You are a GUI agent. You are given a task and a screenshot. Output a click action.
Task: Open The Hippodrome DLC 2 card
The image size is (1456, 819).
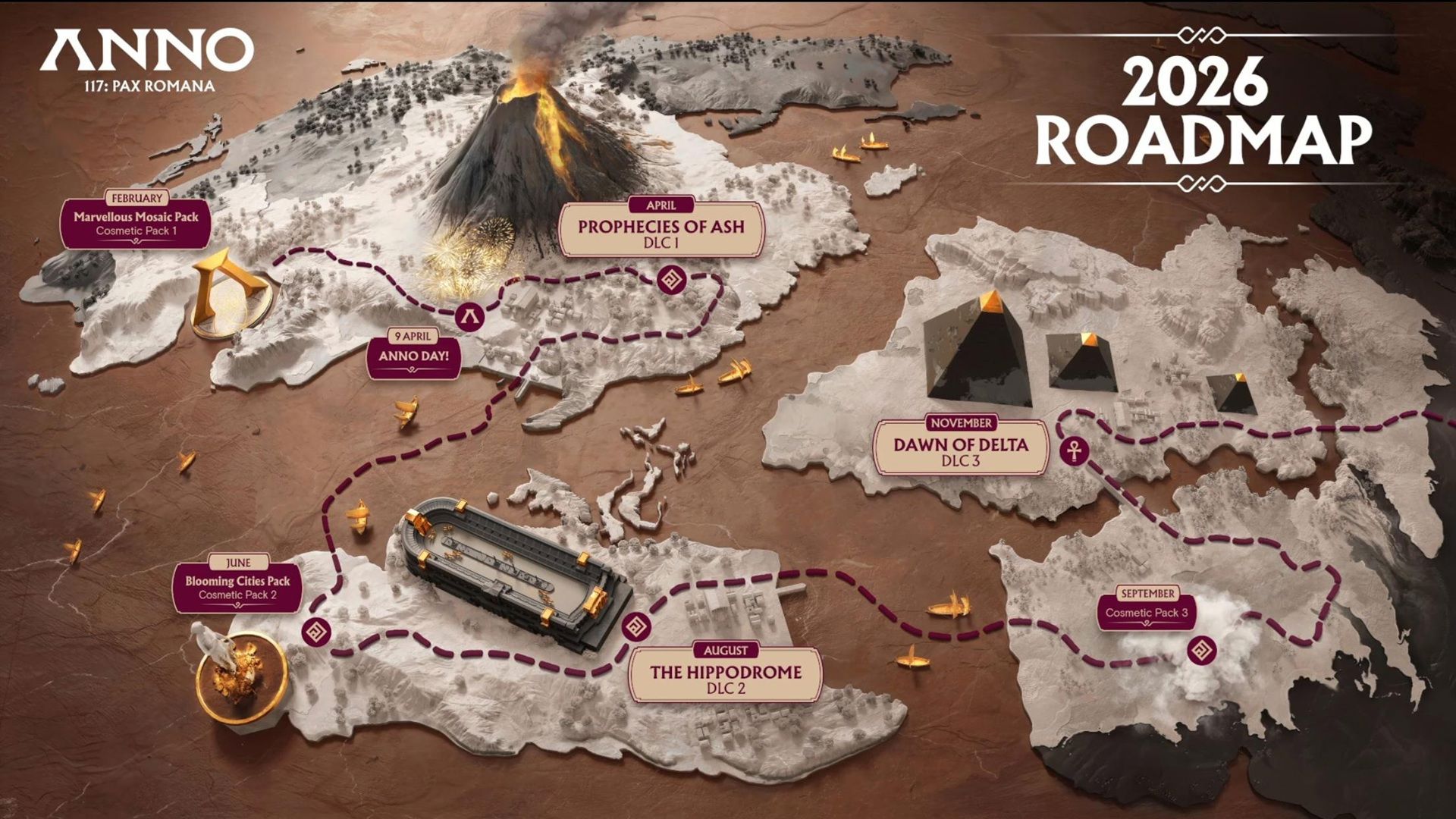click(726, 676)
